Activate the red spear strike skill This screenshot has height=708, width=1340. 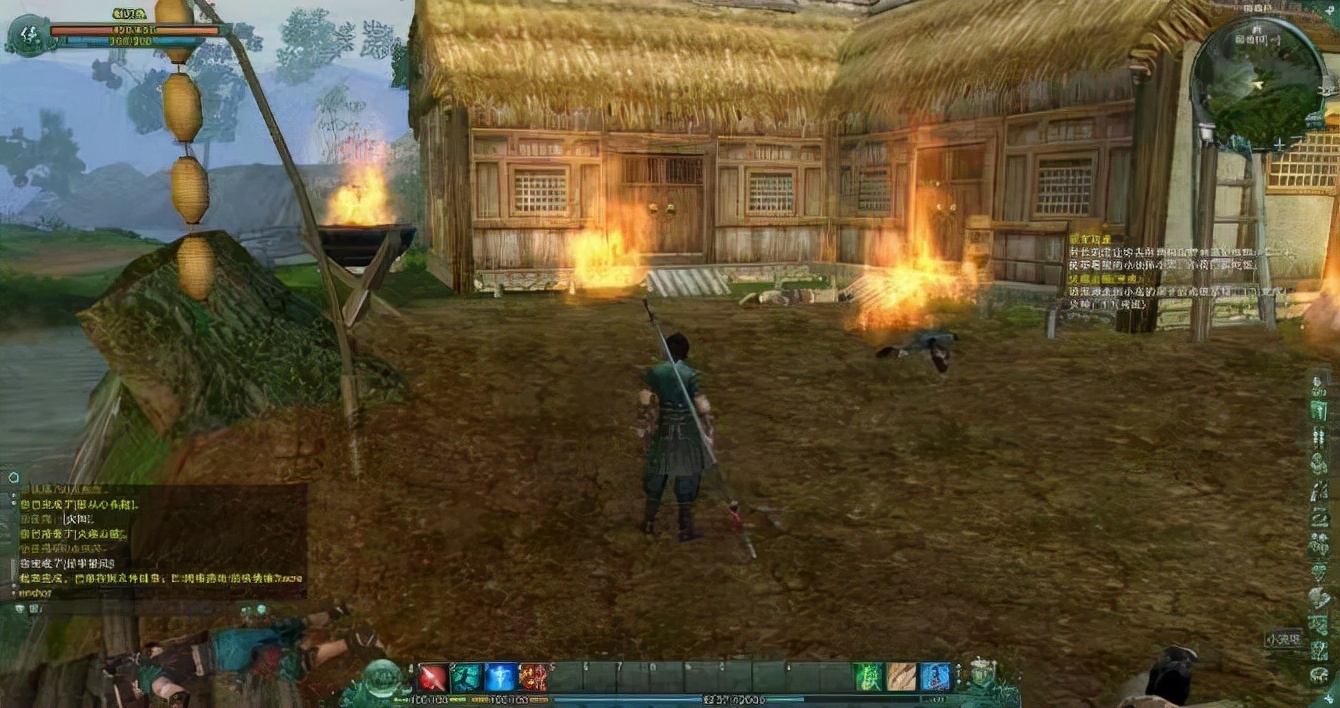click(x=433, y=677)
